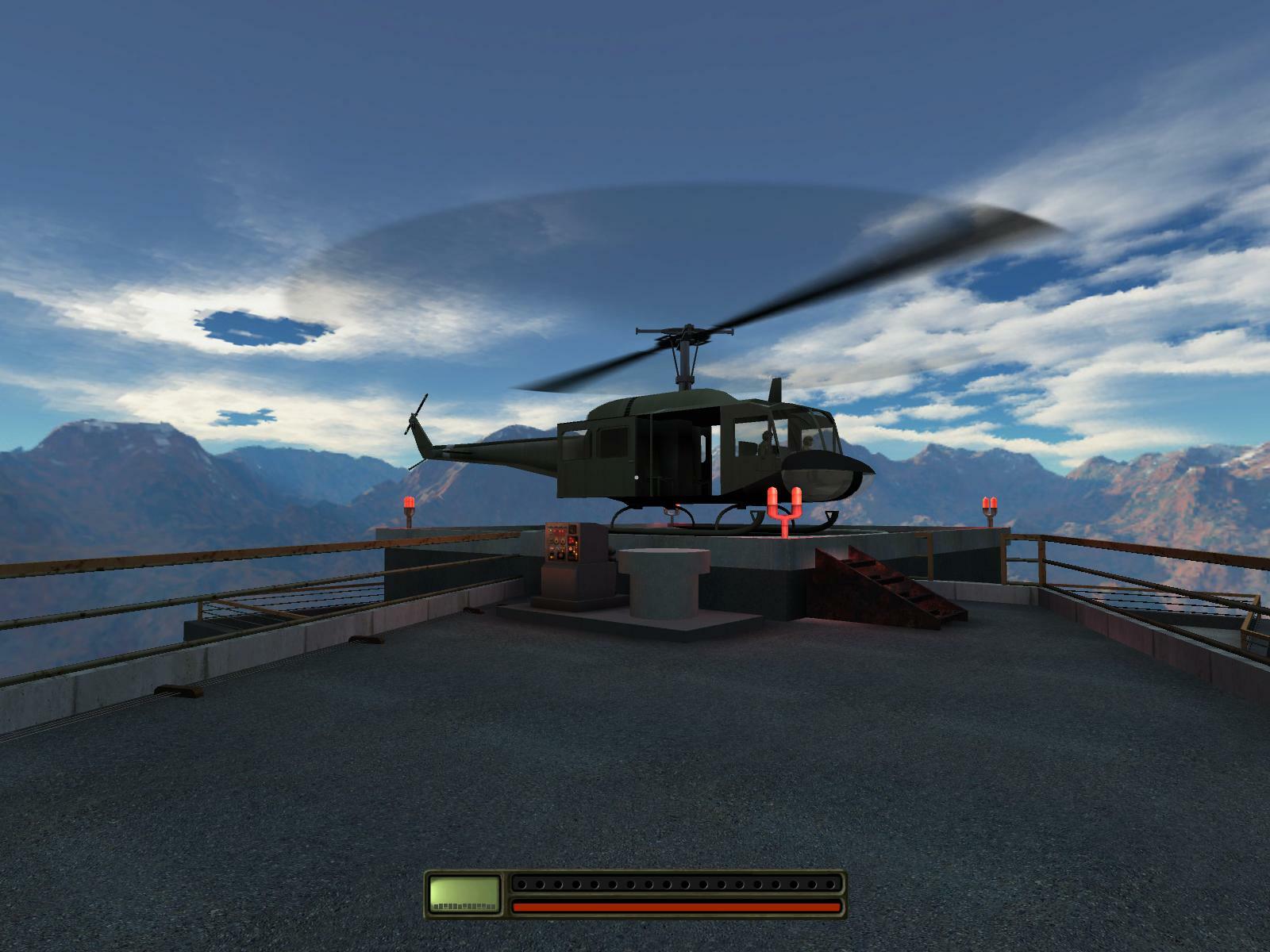The width and height of the screenshot is (1270, 952).
Task: Select the glowing red landing light on the helipad
Action: coord(786,506)
